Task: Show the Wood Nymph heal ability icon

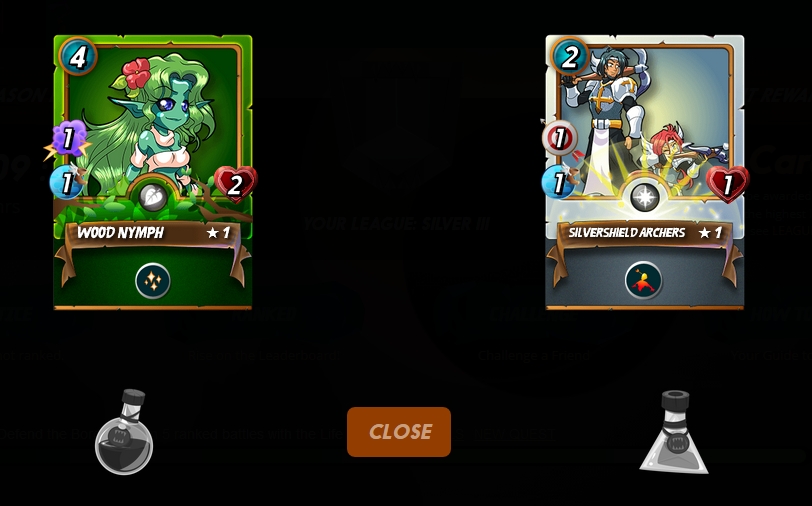Action: (153, 281)
